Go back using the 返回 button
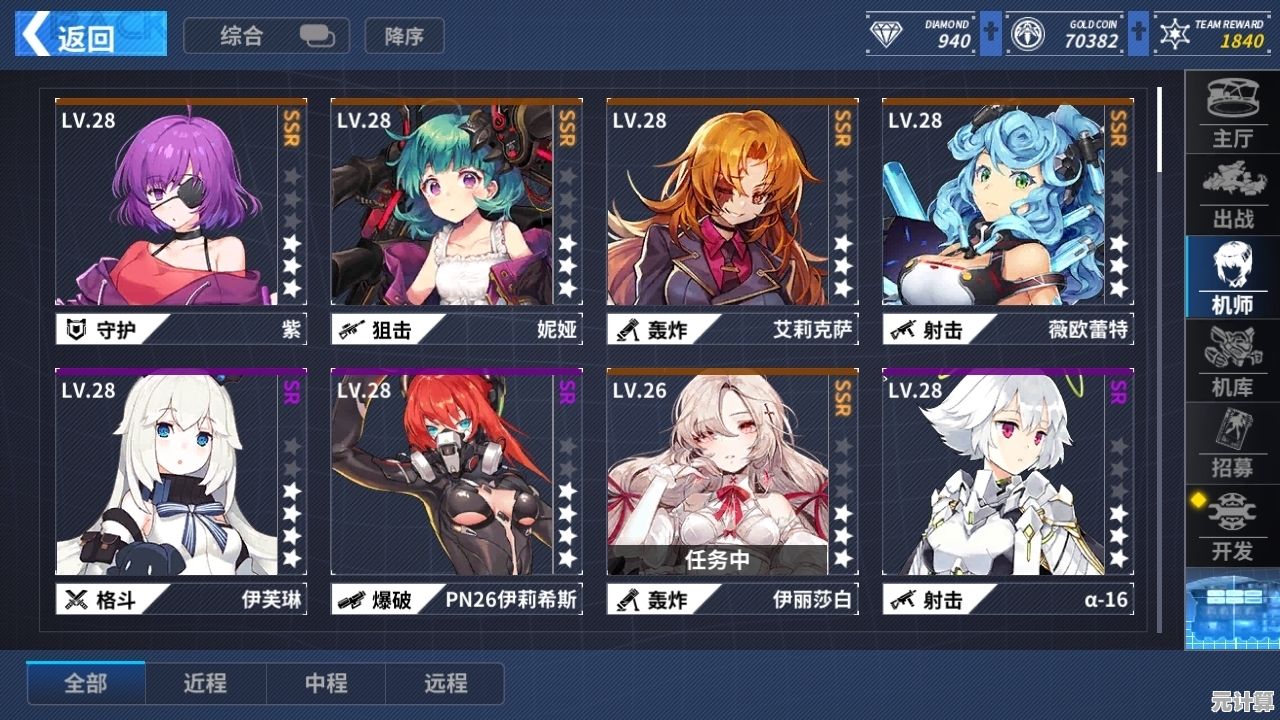This screenshot has height=720, width=1280. point(90,35)
